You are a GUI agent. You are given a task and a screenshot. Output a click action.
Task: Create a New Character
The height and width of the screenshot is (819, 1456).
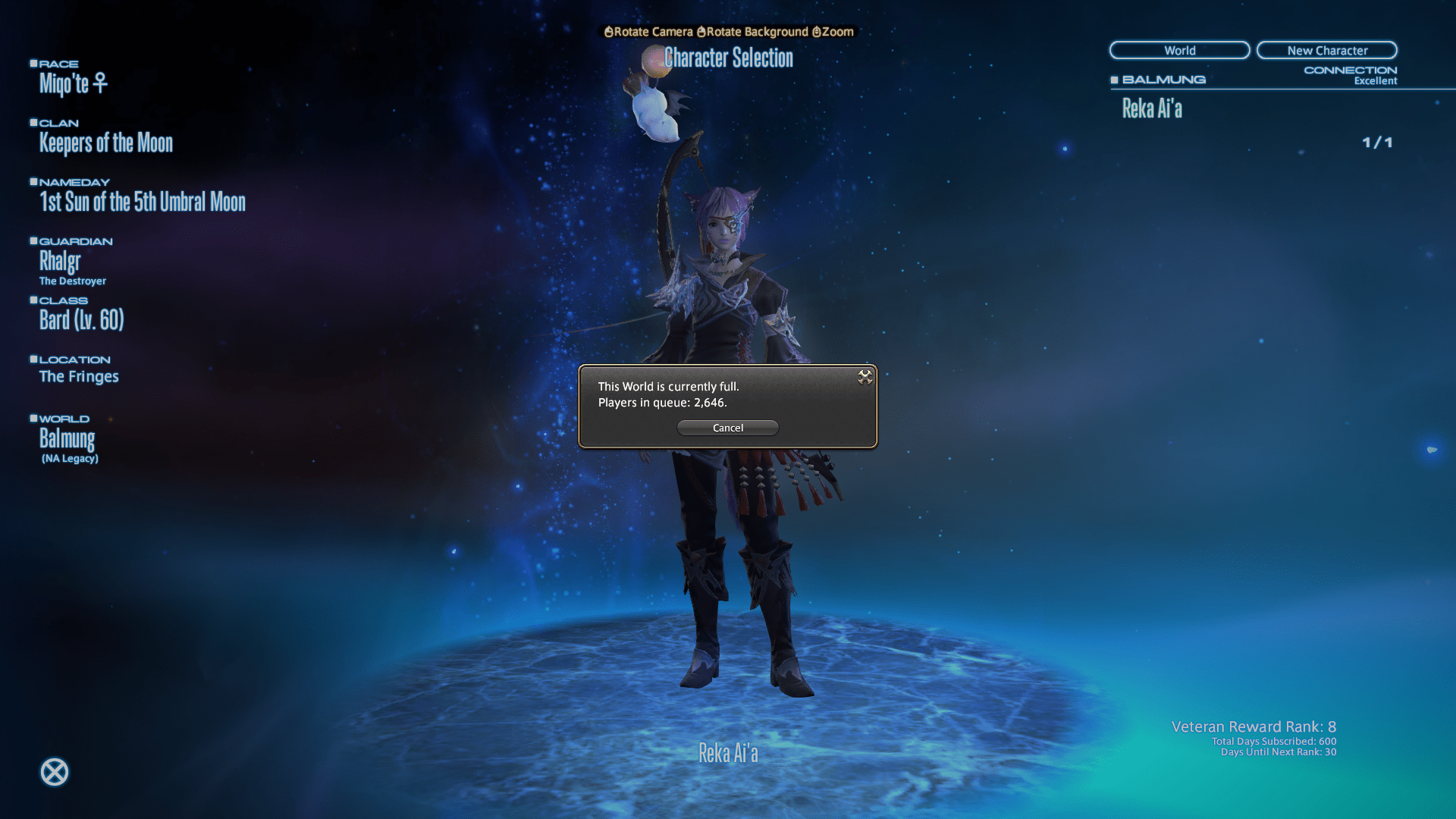click(1326, 50)
